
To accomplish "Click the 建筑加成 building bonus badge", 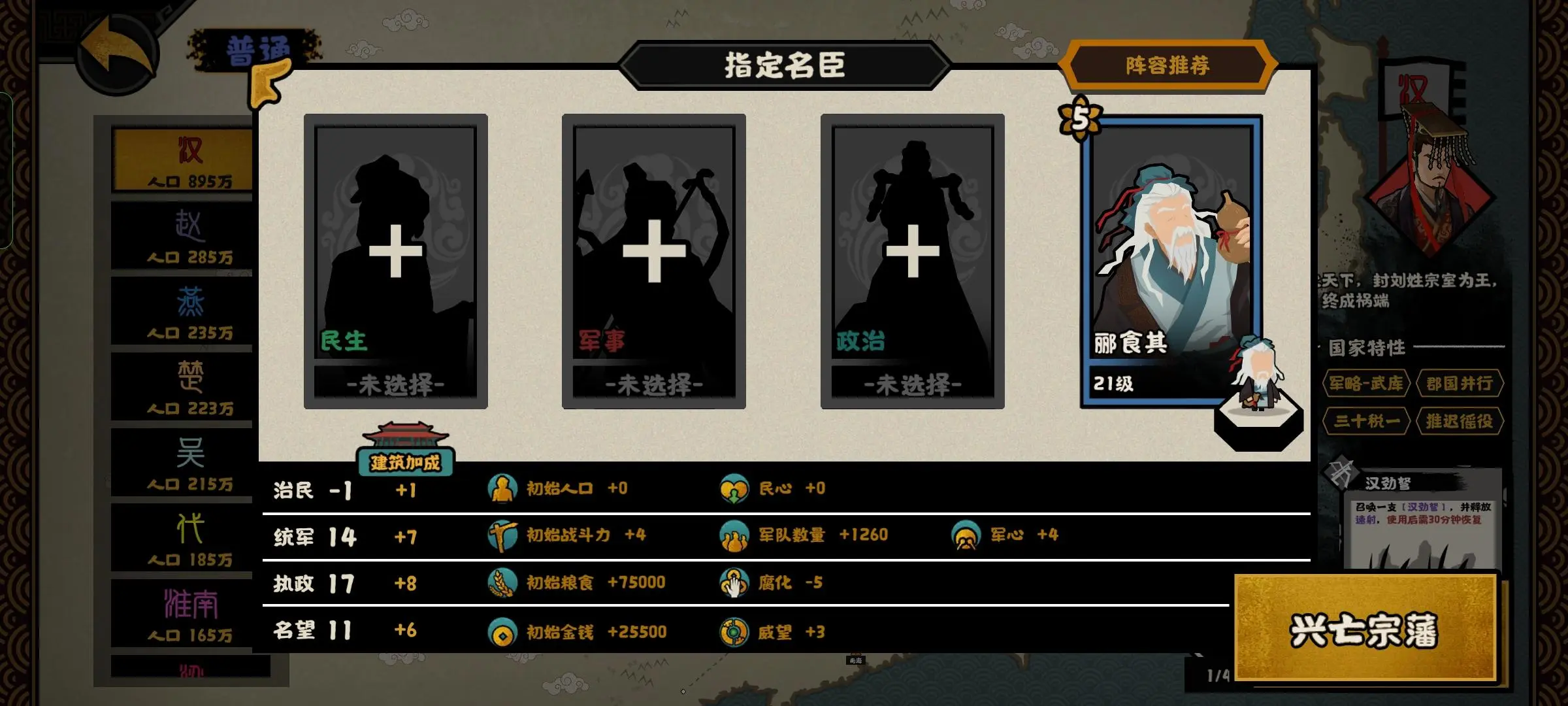I will 404,460.
